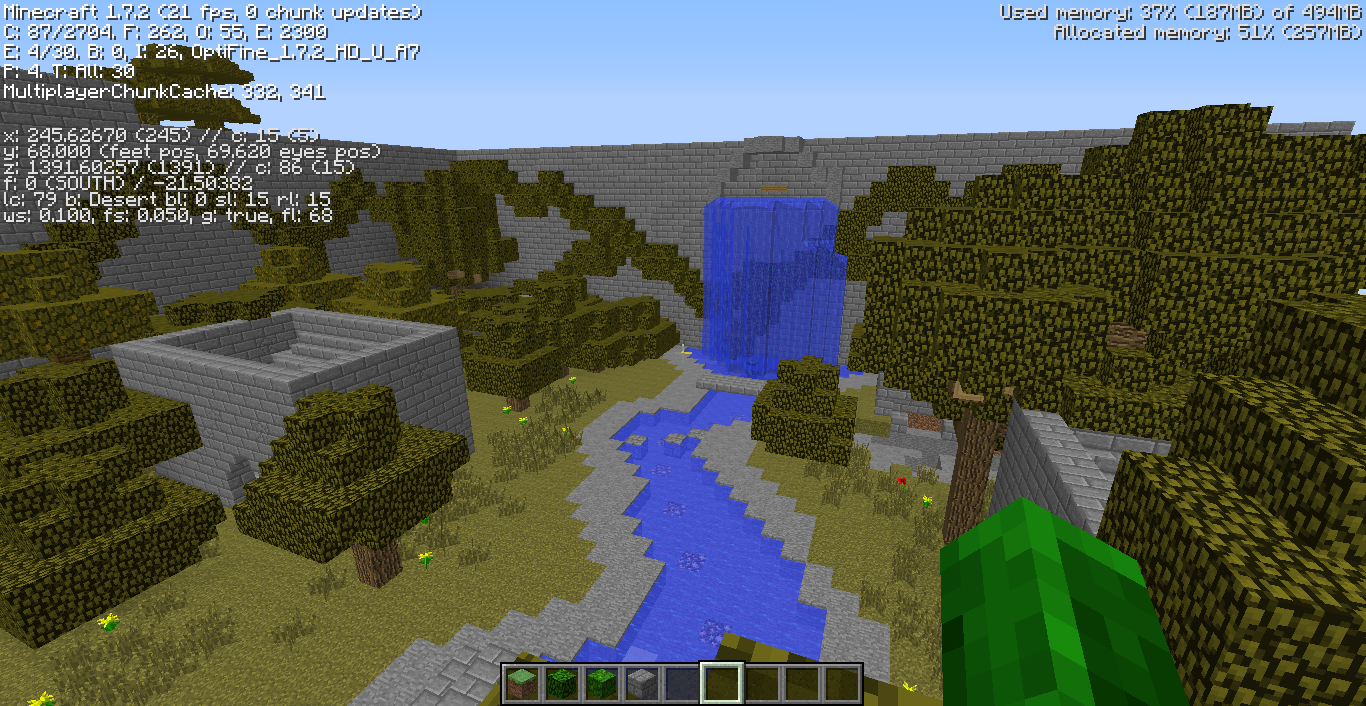Select the grass block hotbar slot

521,684
